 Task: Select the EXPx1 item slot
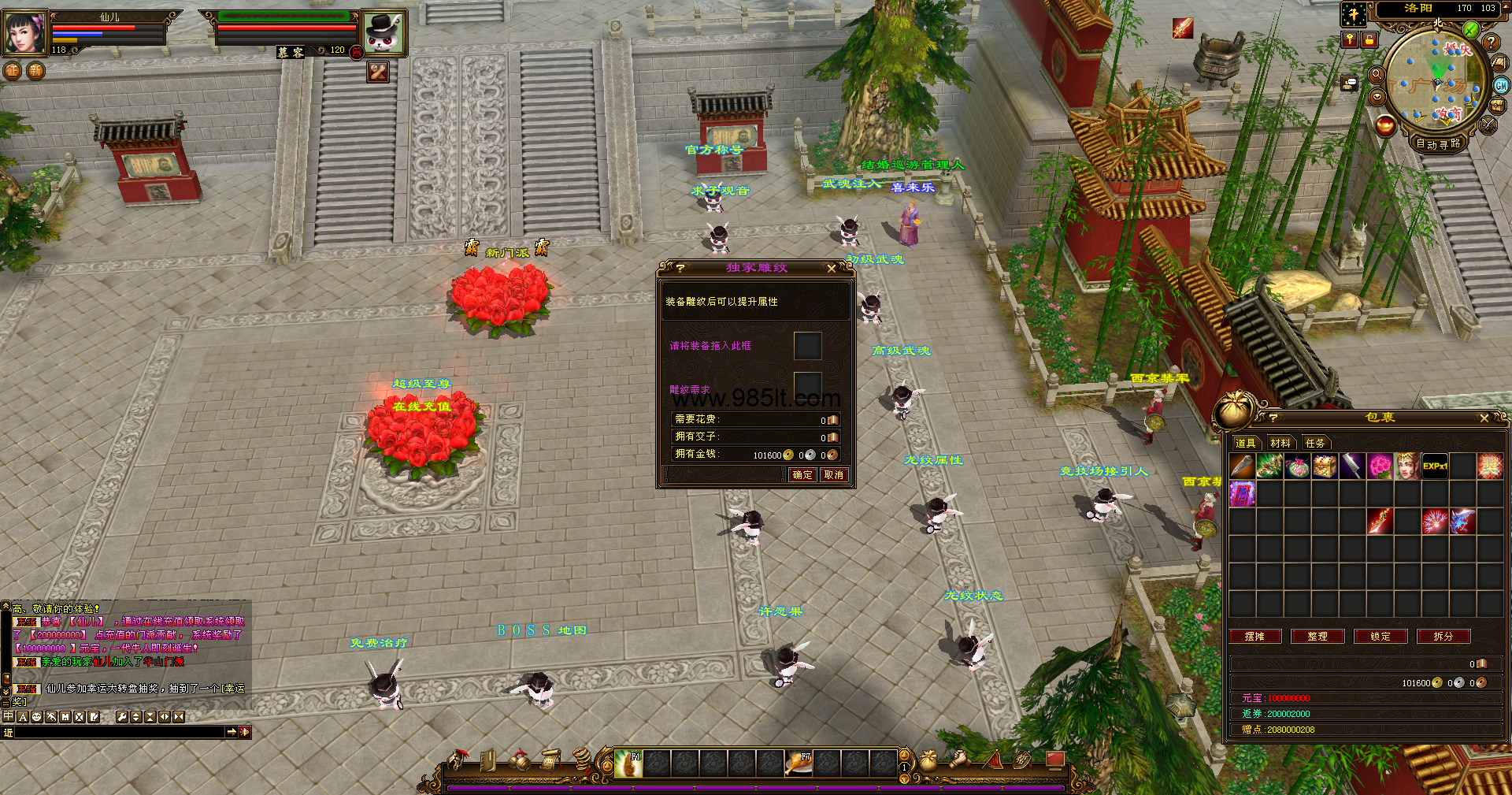1435,466
